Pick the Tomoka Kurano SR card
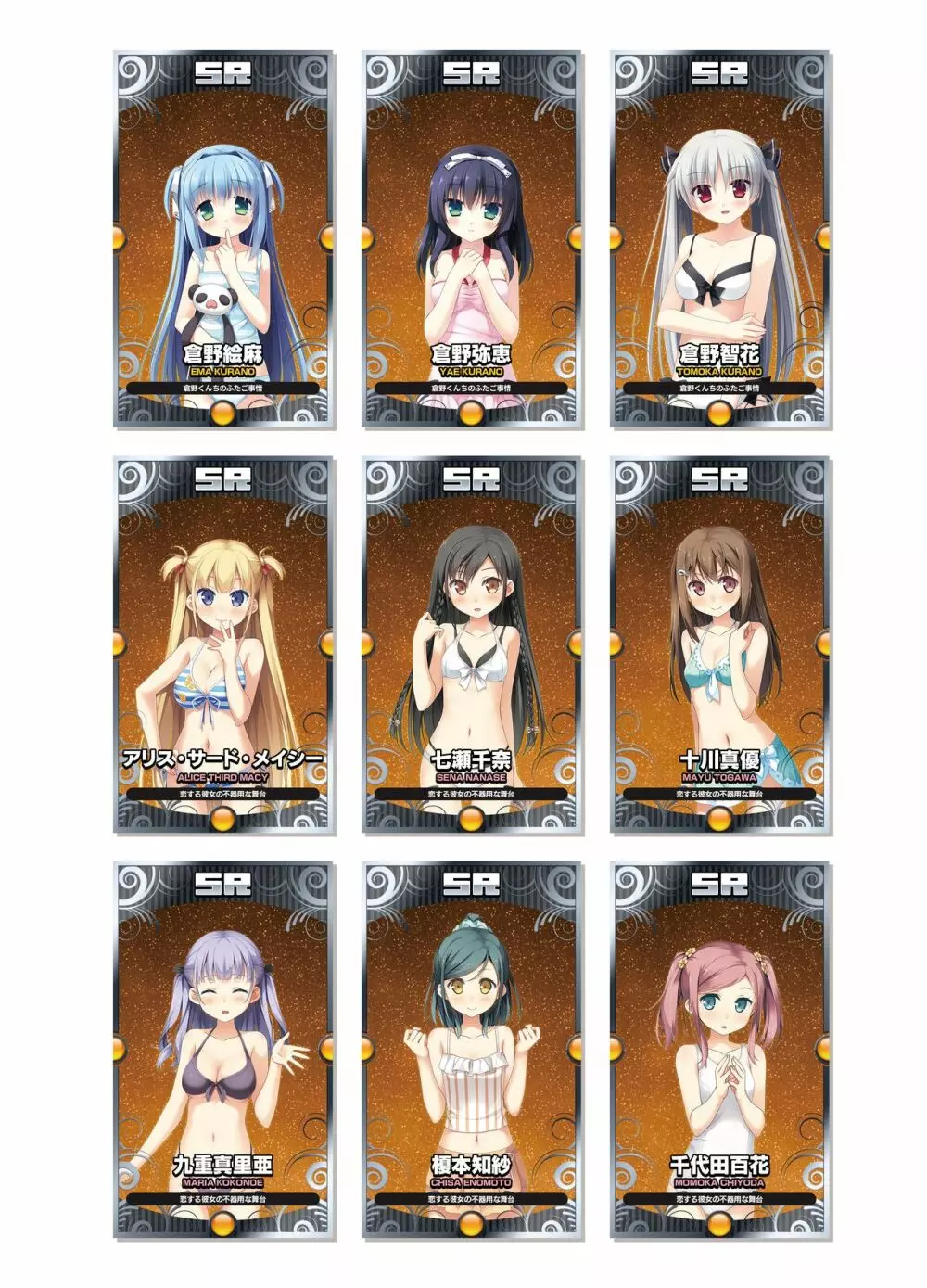Viewport: 927px width, 1288px height. click(719, 239)
